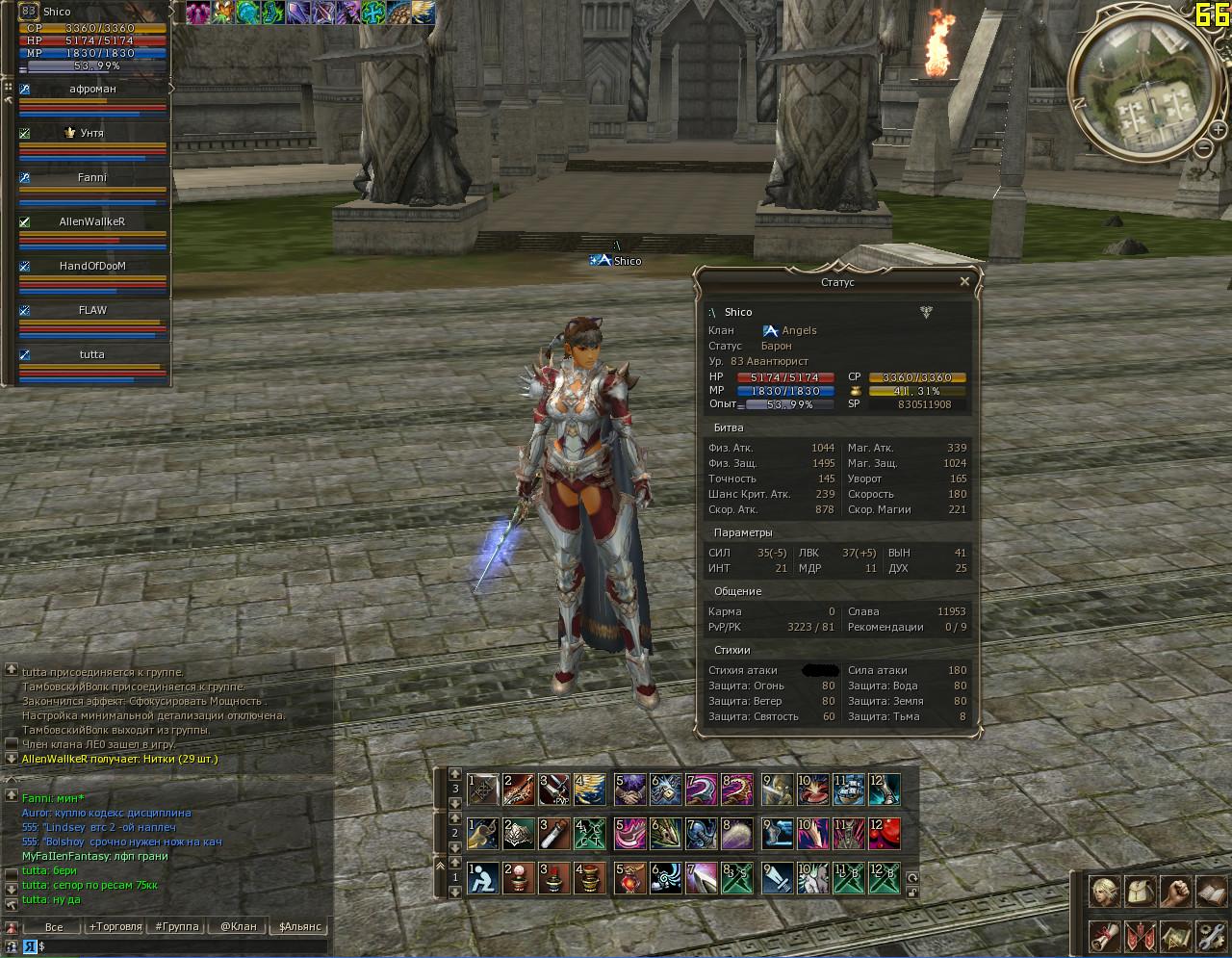Open the inventory backpack icon
Screen dimensions: 1232x958
[x=1139, y=892]
